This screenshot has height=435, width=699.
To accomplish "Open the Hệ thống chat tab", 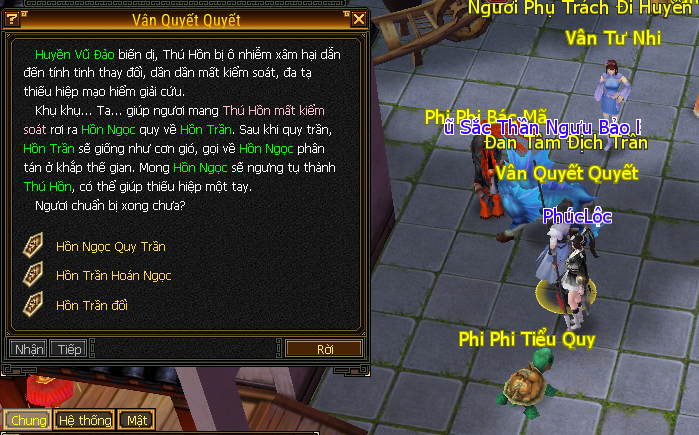I will click(84, 420).
